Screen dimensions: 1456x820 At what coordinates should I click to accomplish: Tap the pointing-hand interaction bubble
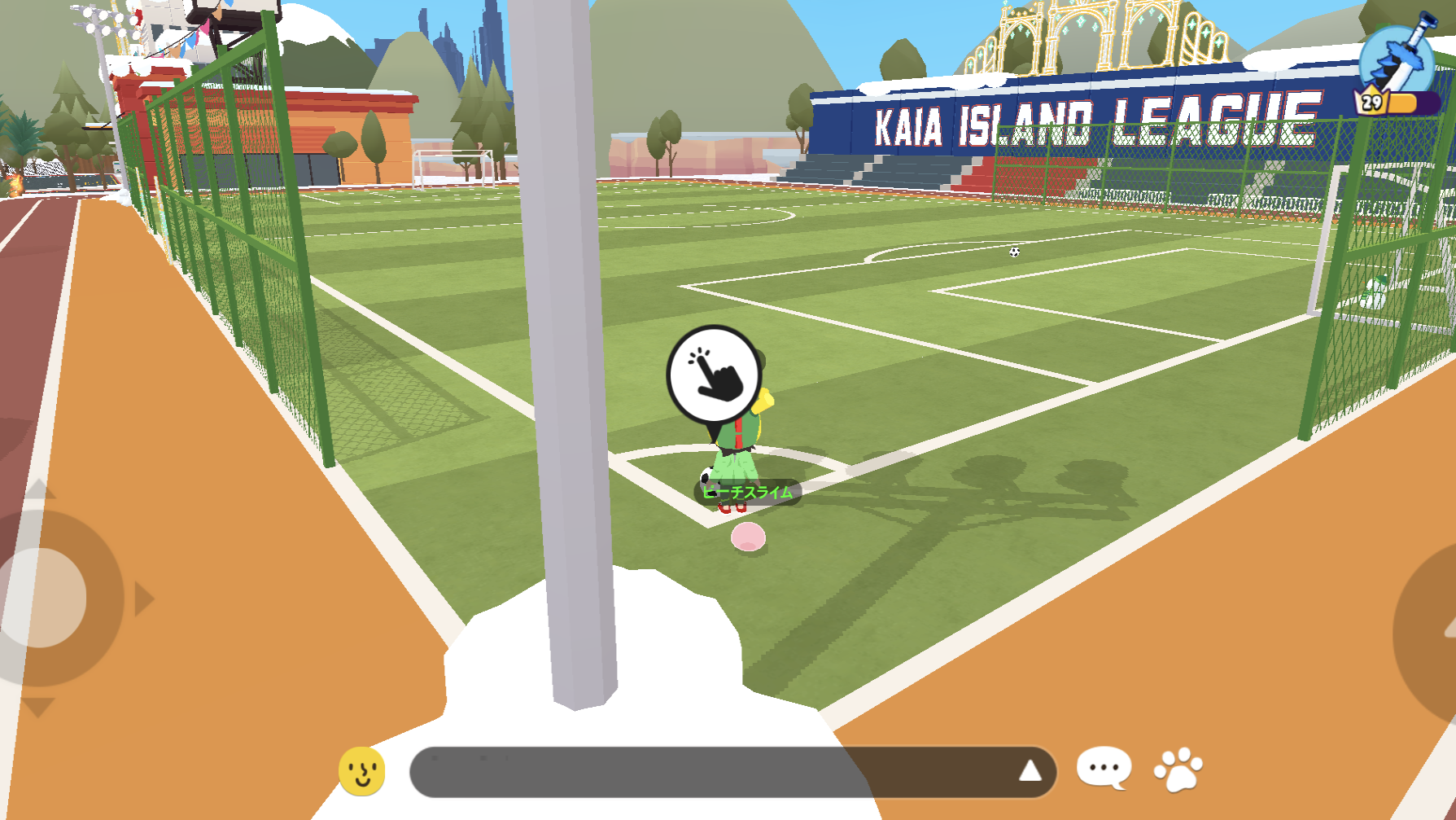coord(714,375)
